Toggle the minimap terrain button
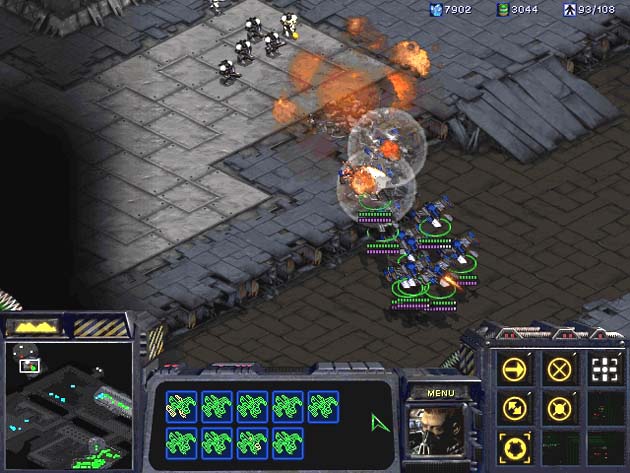 click(35, 327)
